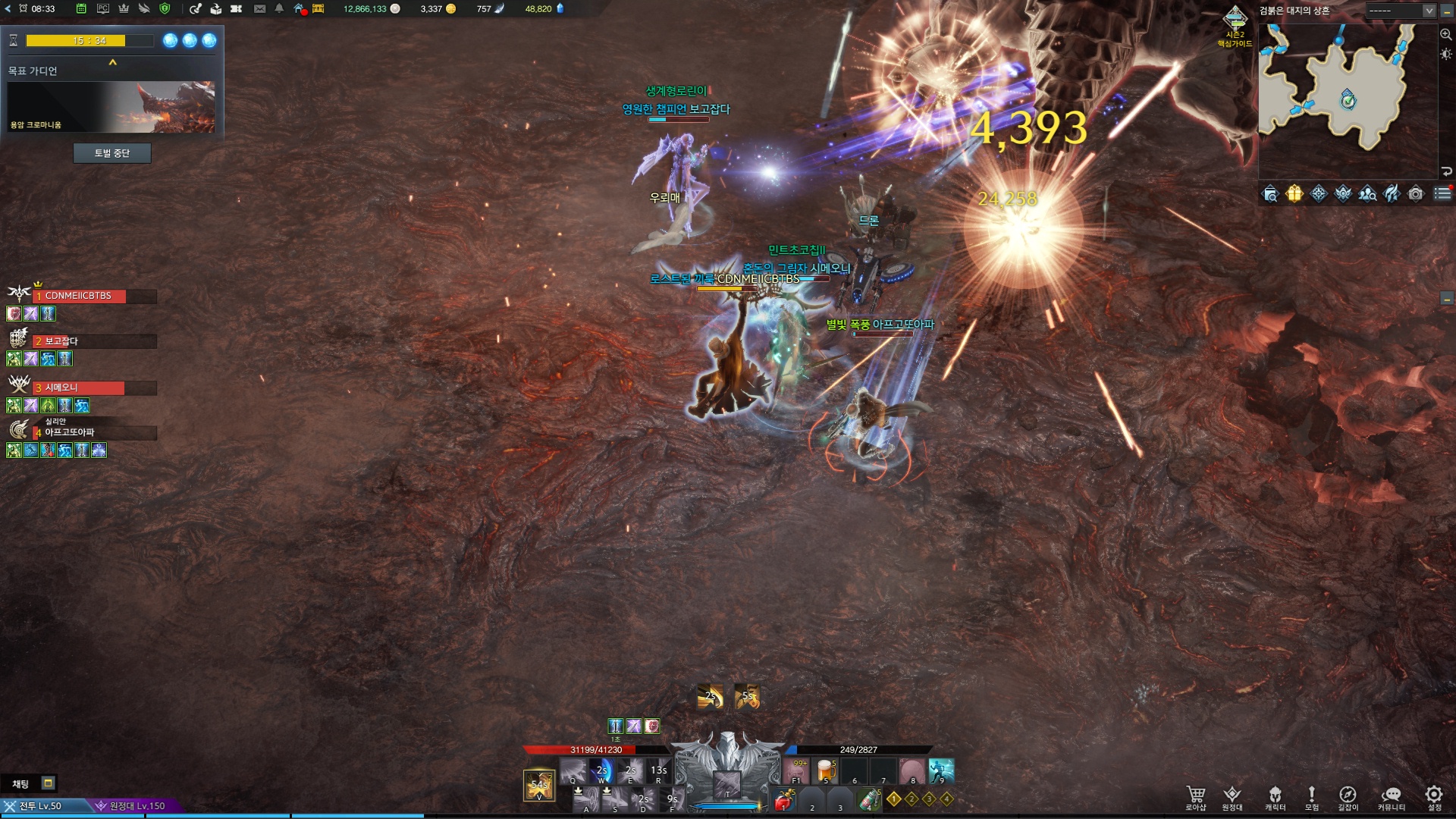Open the 모험 adventure menu
The image size is (1456, 819).
click(1311, 798)
